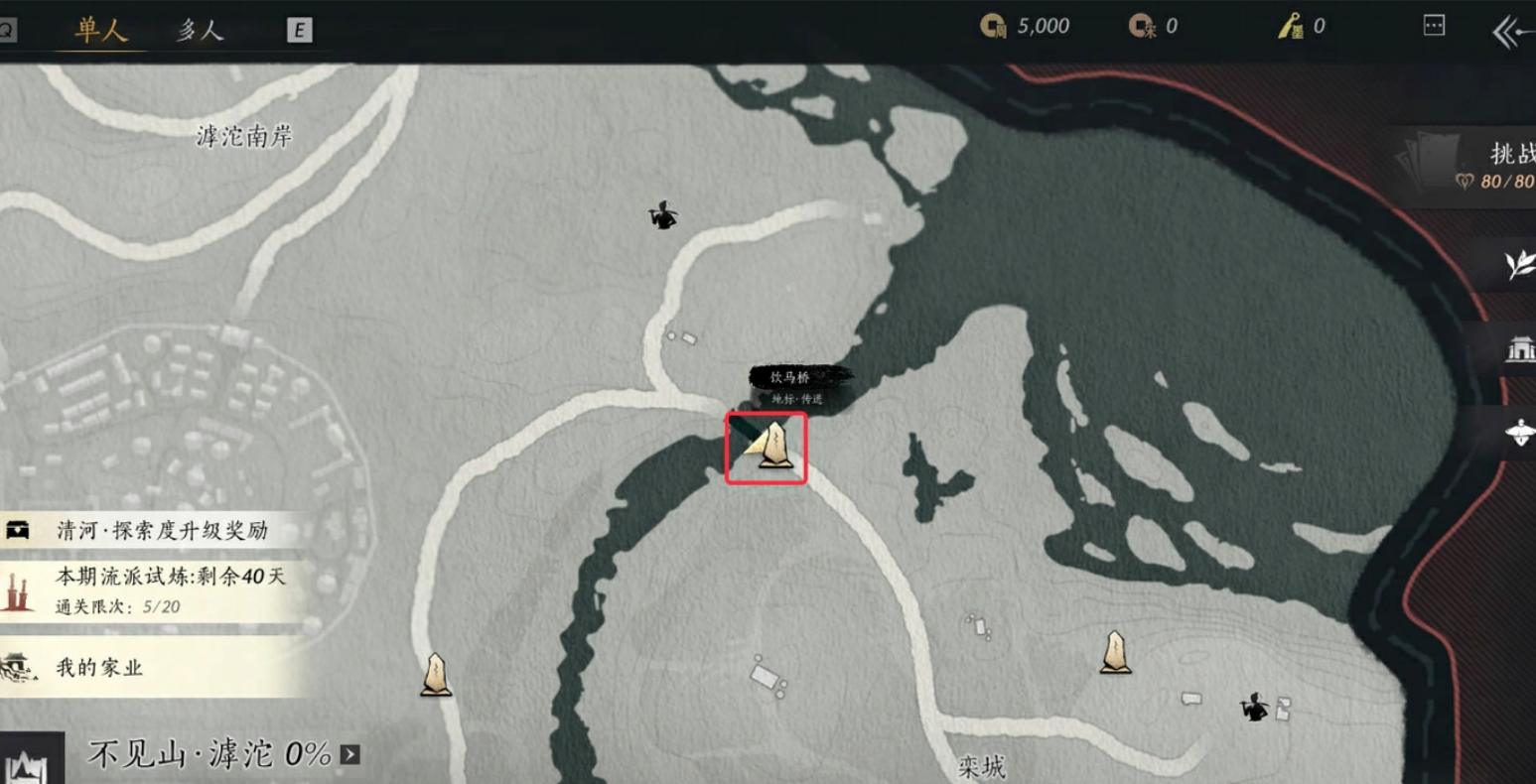This screenshot has width=1536, height=784.
Task: Open 清河·探索度升级奖励 rewards entry
Action: [159, 530]
